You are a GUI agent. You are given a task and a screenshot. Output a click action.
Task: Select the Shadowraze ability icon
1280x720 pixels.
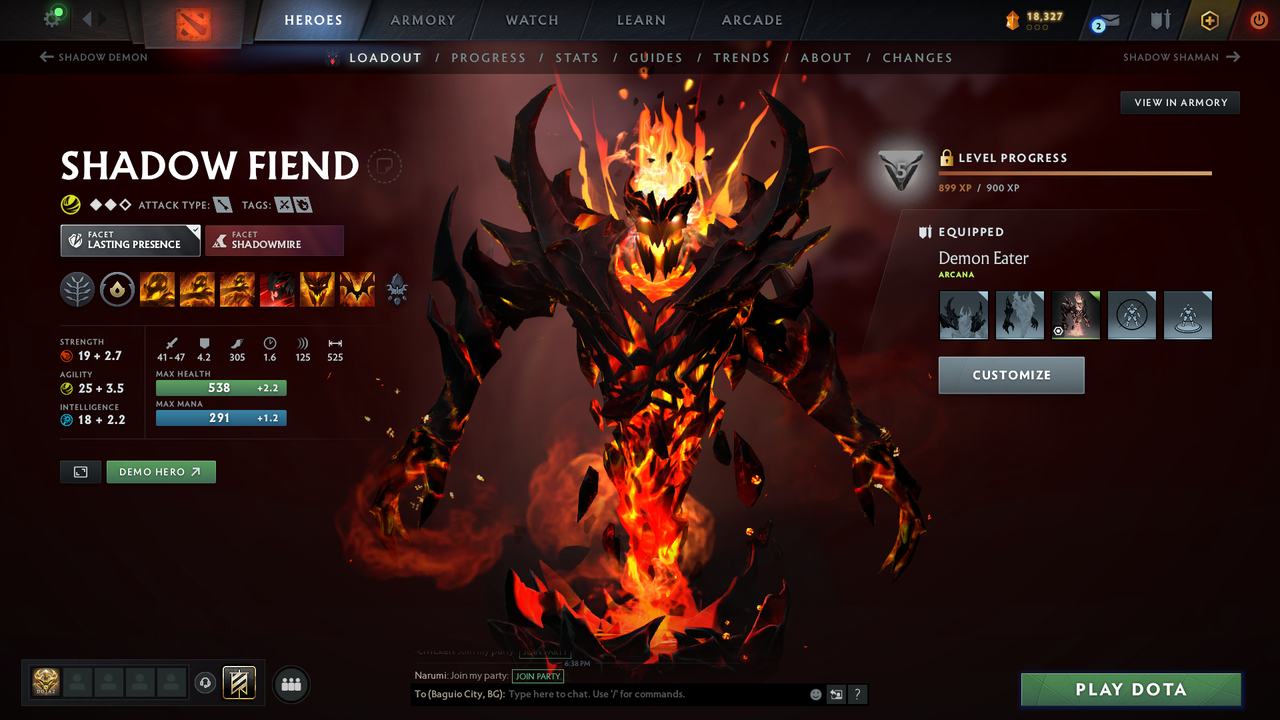point(157,289)
